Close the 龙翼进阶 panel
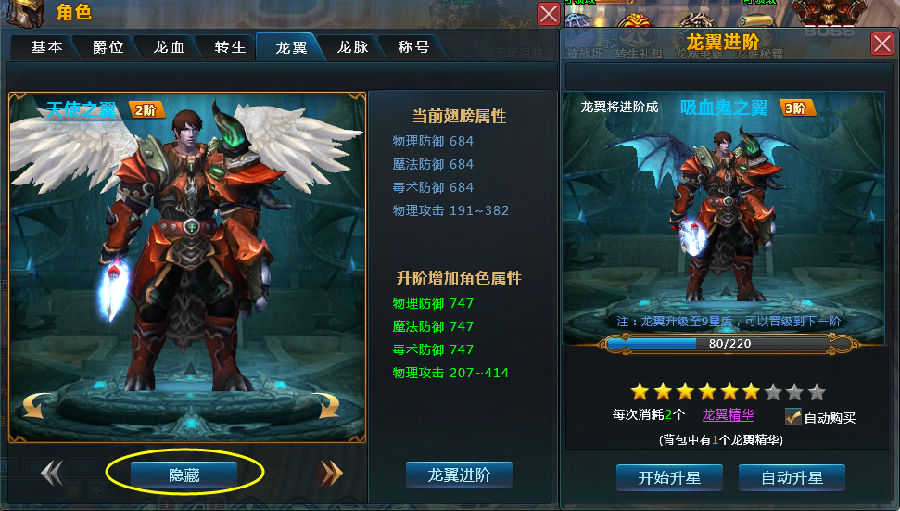 click(x=882, y=43)
